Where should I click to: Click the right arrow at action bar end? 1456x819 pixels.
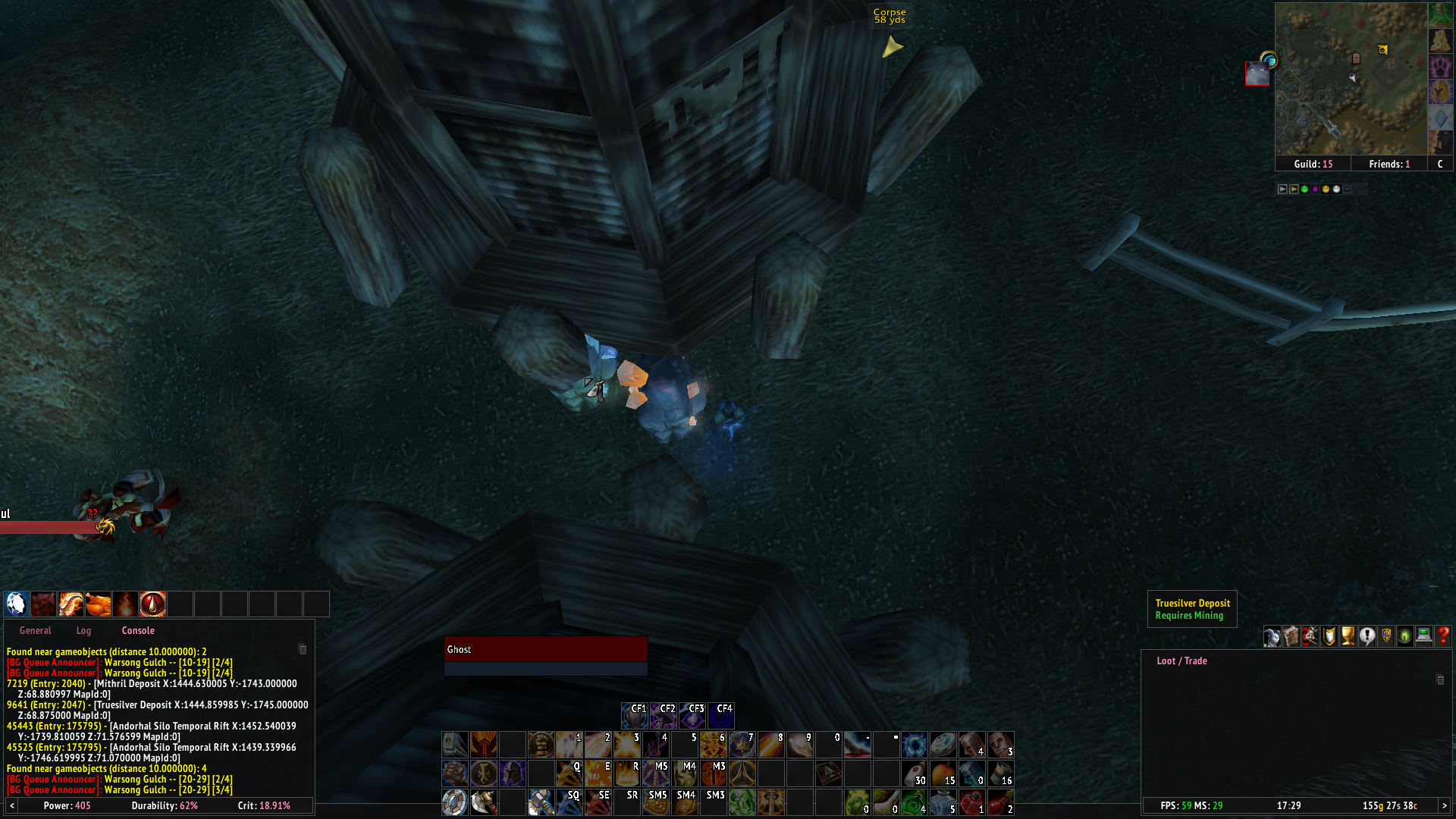click(1444, 806)
